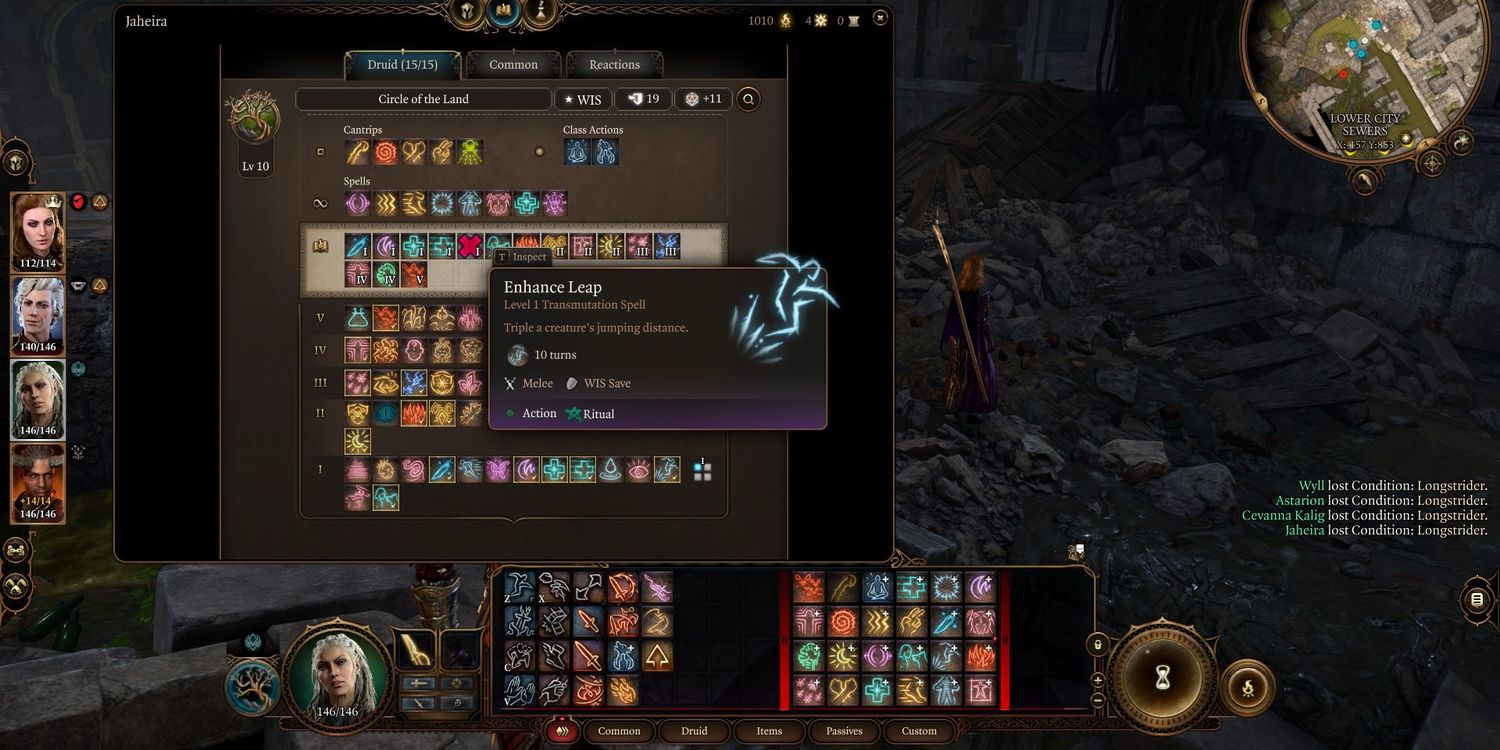The image size is (1500, 750).
Task: Toggle the hotbar lock icon
Action: coord(1098,645)
